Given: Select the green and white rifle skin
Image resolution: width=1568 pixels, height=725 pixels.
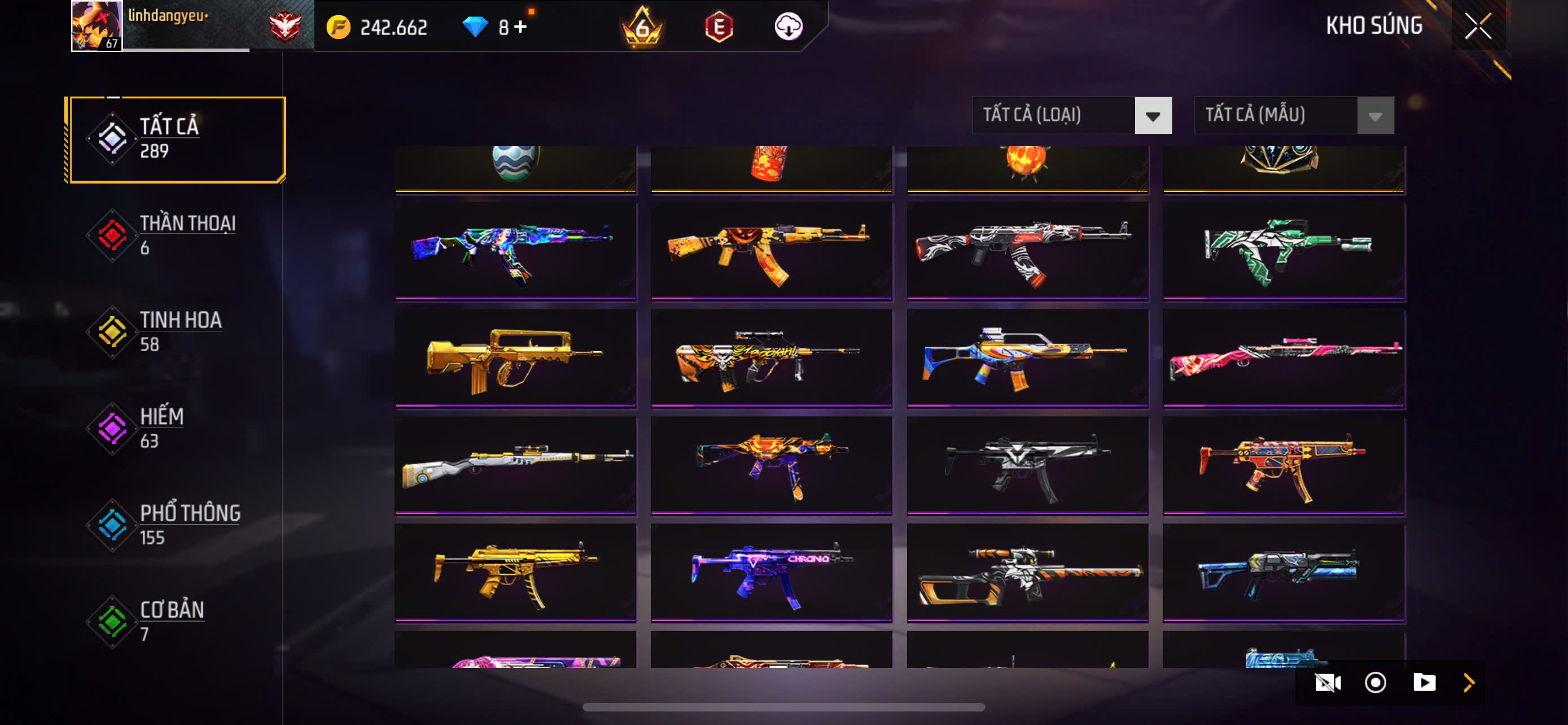Looking at the screenshot, I should (x=1283, y=251).
